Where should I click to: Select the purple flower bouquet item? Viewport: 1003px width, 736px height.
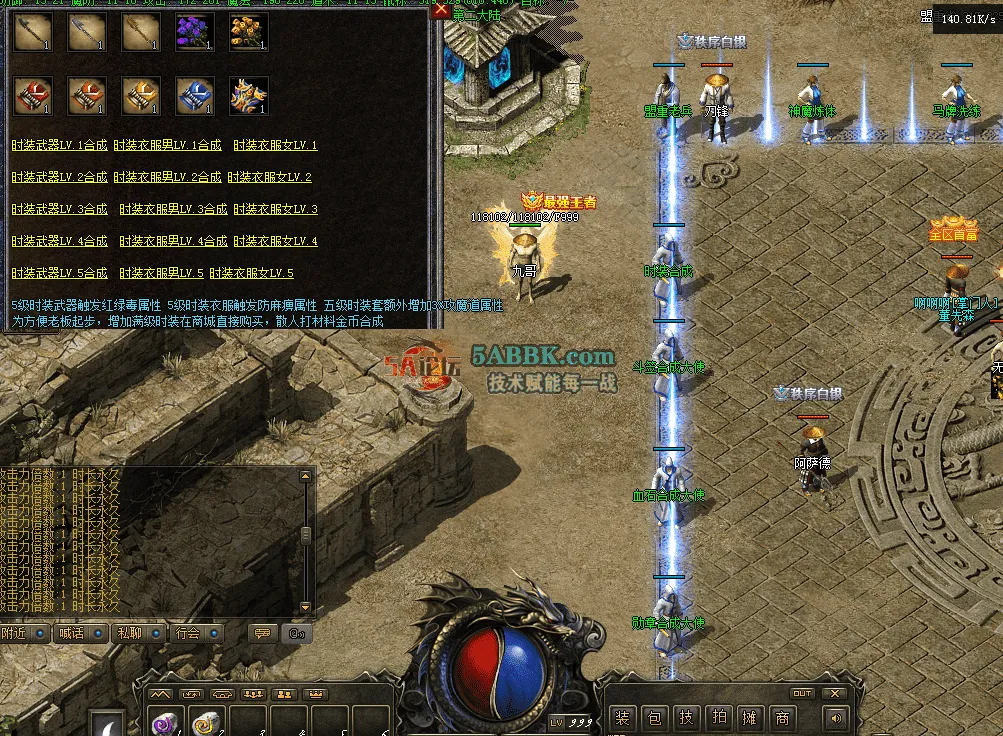coord(194,33)
